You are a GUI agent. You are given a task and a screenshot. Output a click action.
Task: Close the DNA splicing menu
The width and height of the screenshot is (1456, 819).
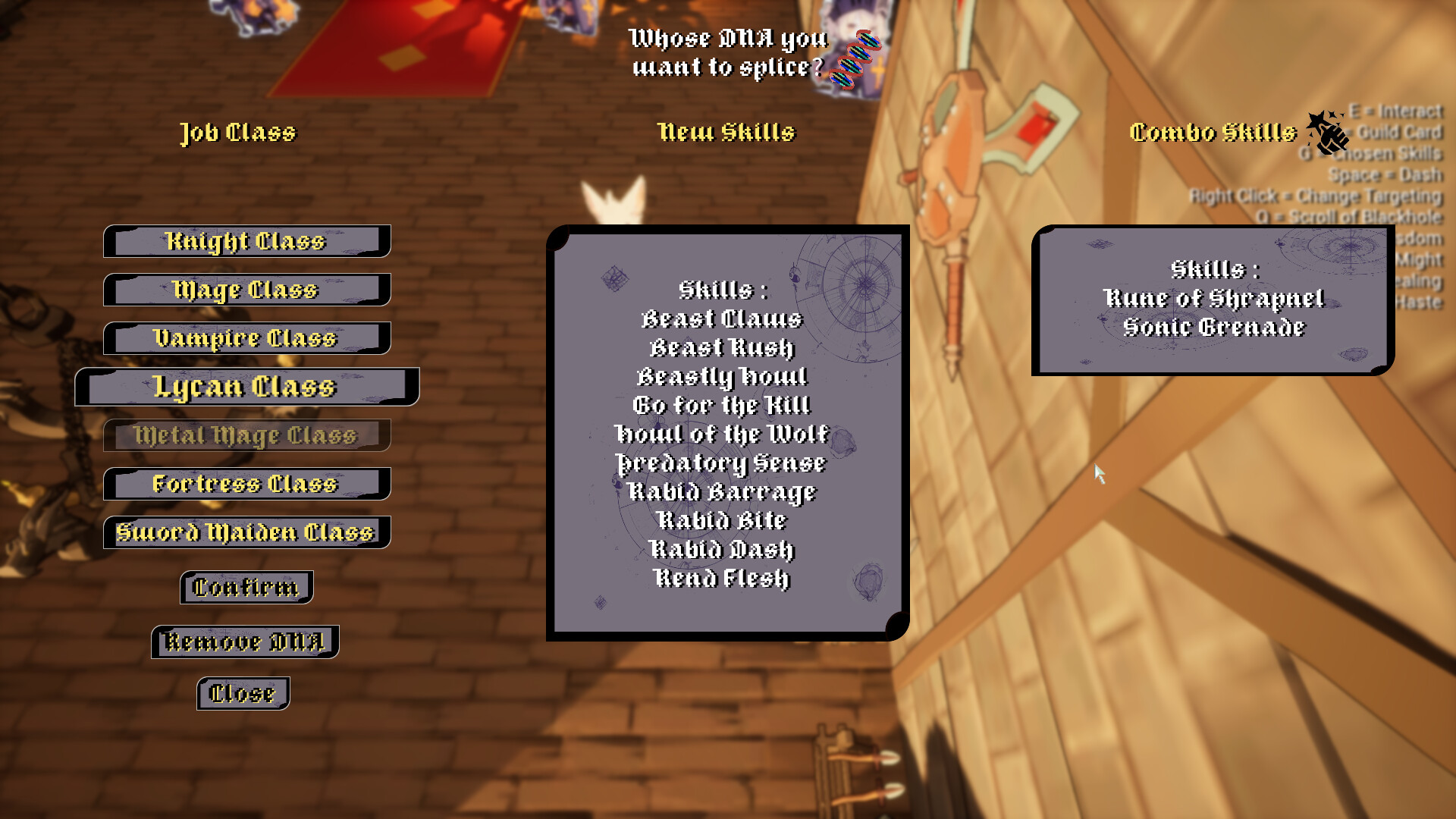(243, 692)
